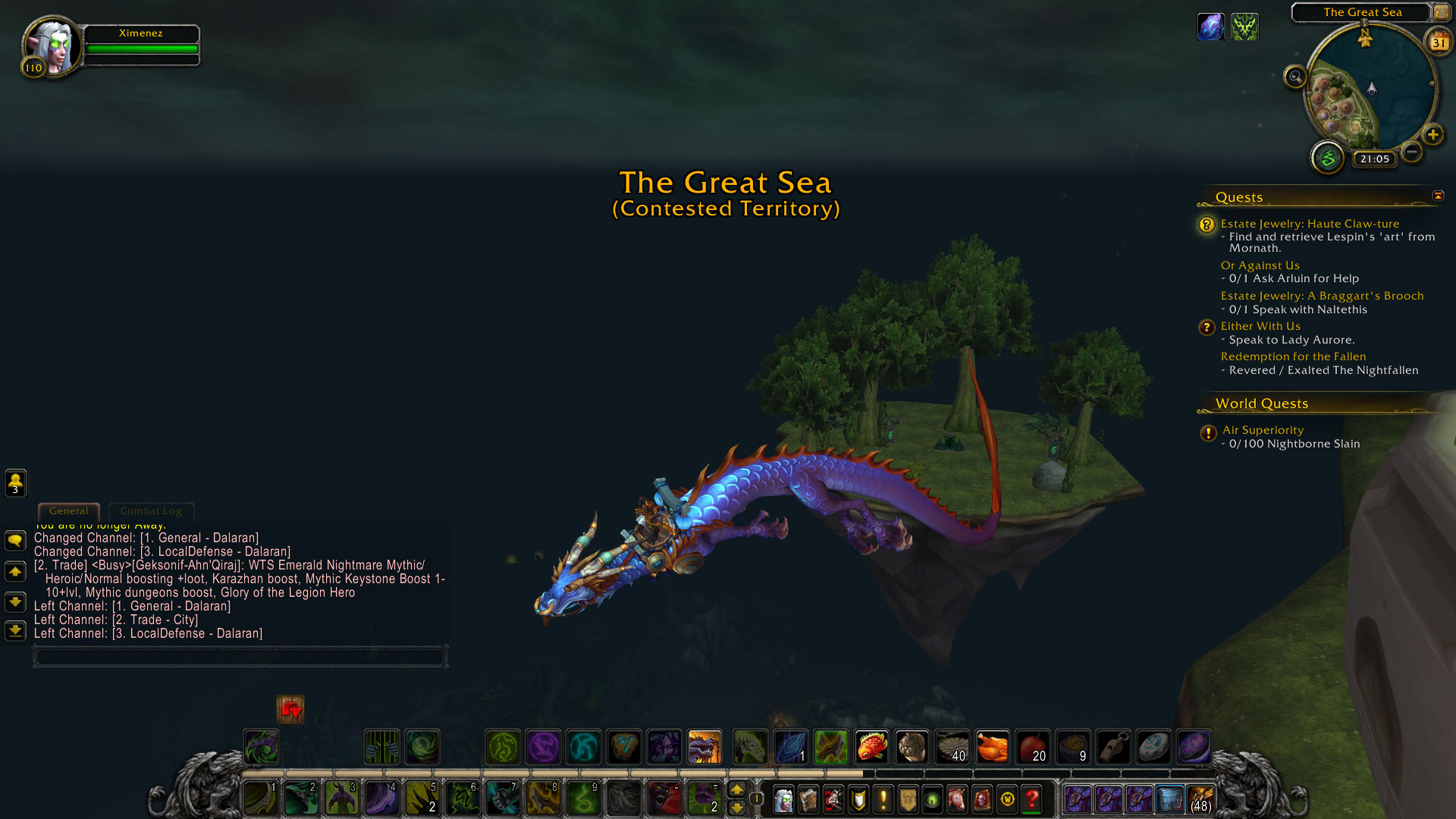Open the calendar showing day 31
1456x819 pixels.
1438,42
